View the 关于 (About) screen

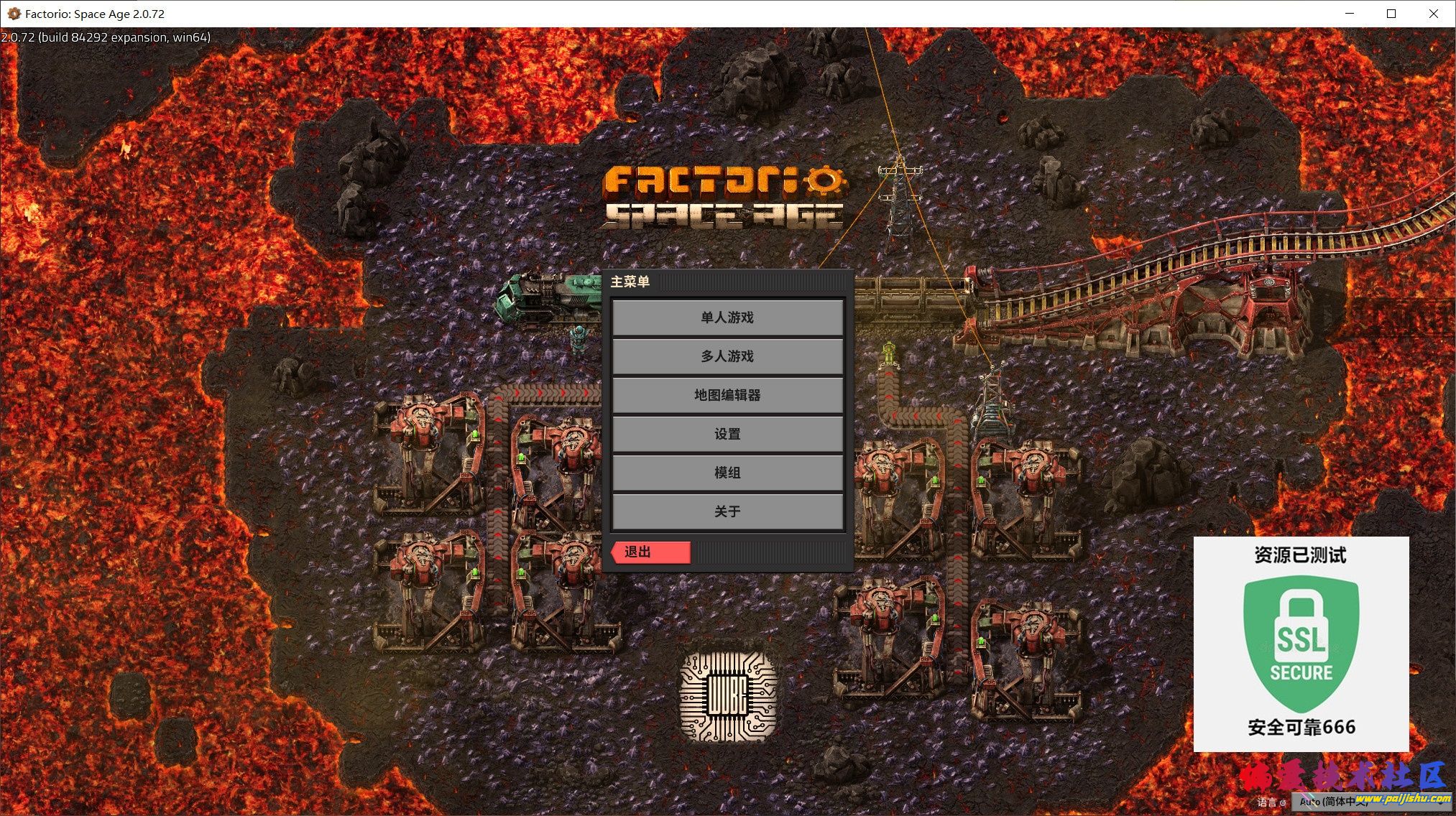pos(727,511)
